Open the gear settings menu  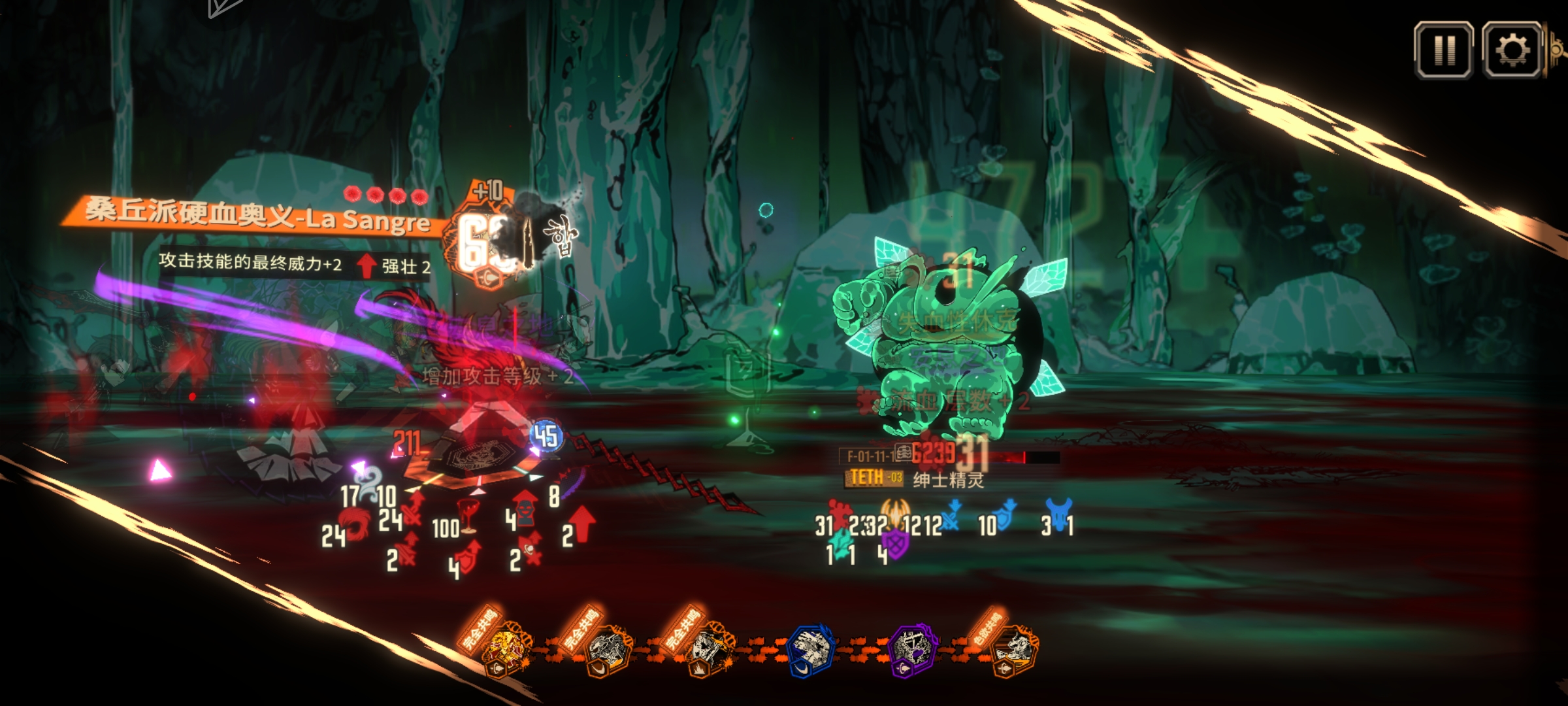tap(1512, 50)
